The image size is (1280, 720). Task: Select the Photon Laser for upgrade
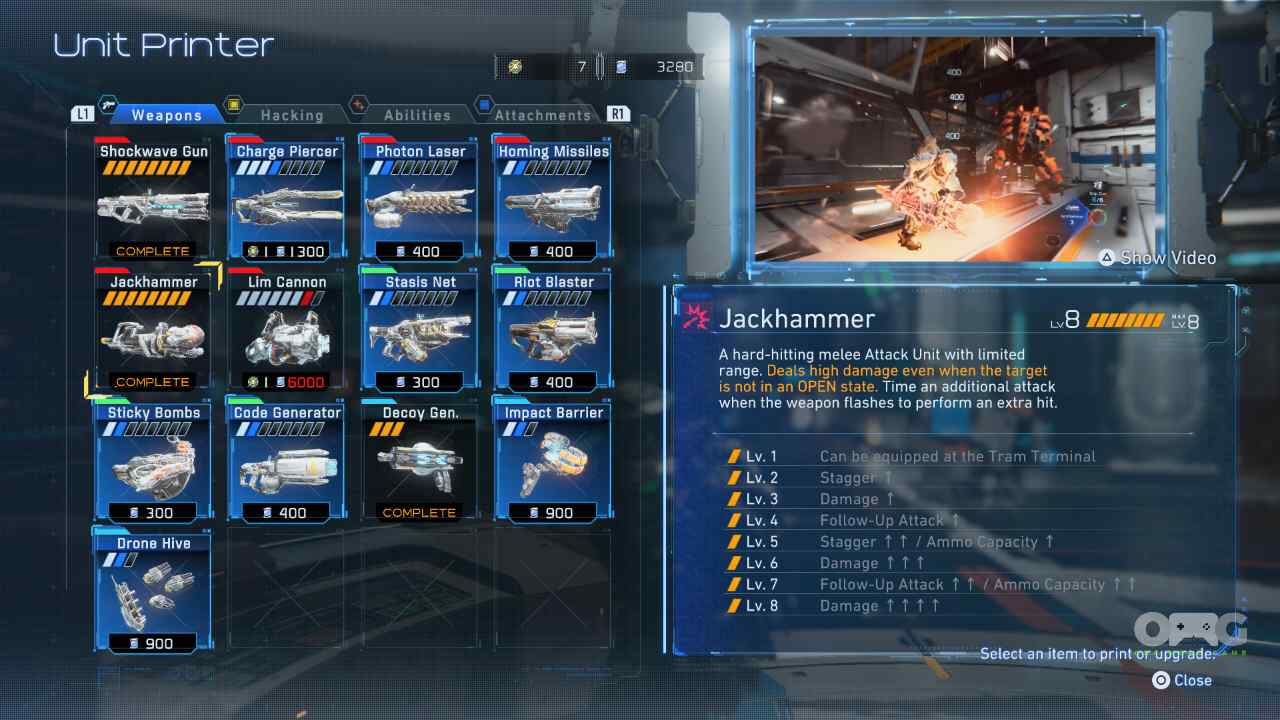pos(420,200)
